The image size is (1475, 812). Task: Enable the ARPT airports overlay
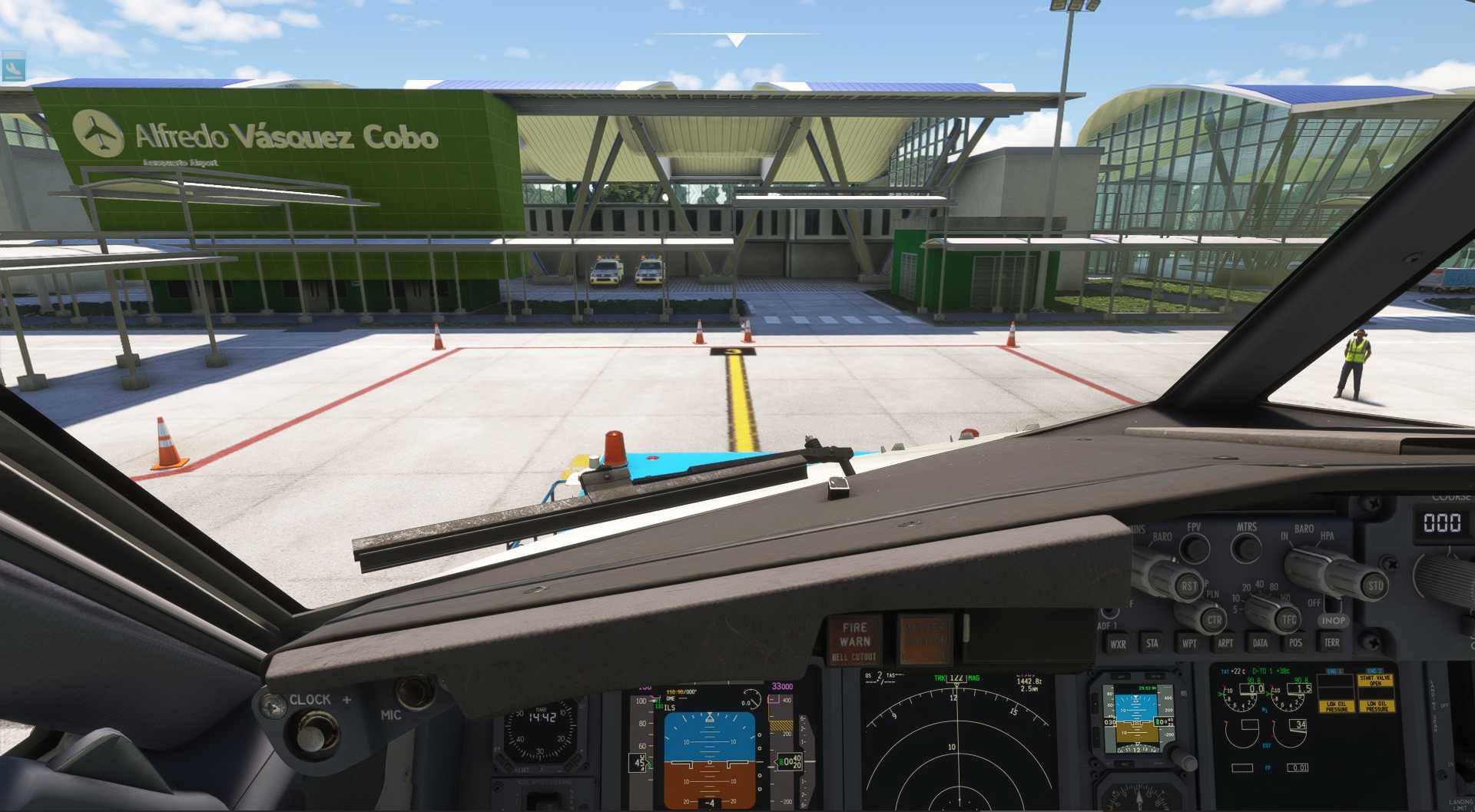[1226, 642]
